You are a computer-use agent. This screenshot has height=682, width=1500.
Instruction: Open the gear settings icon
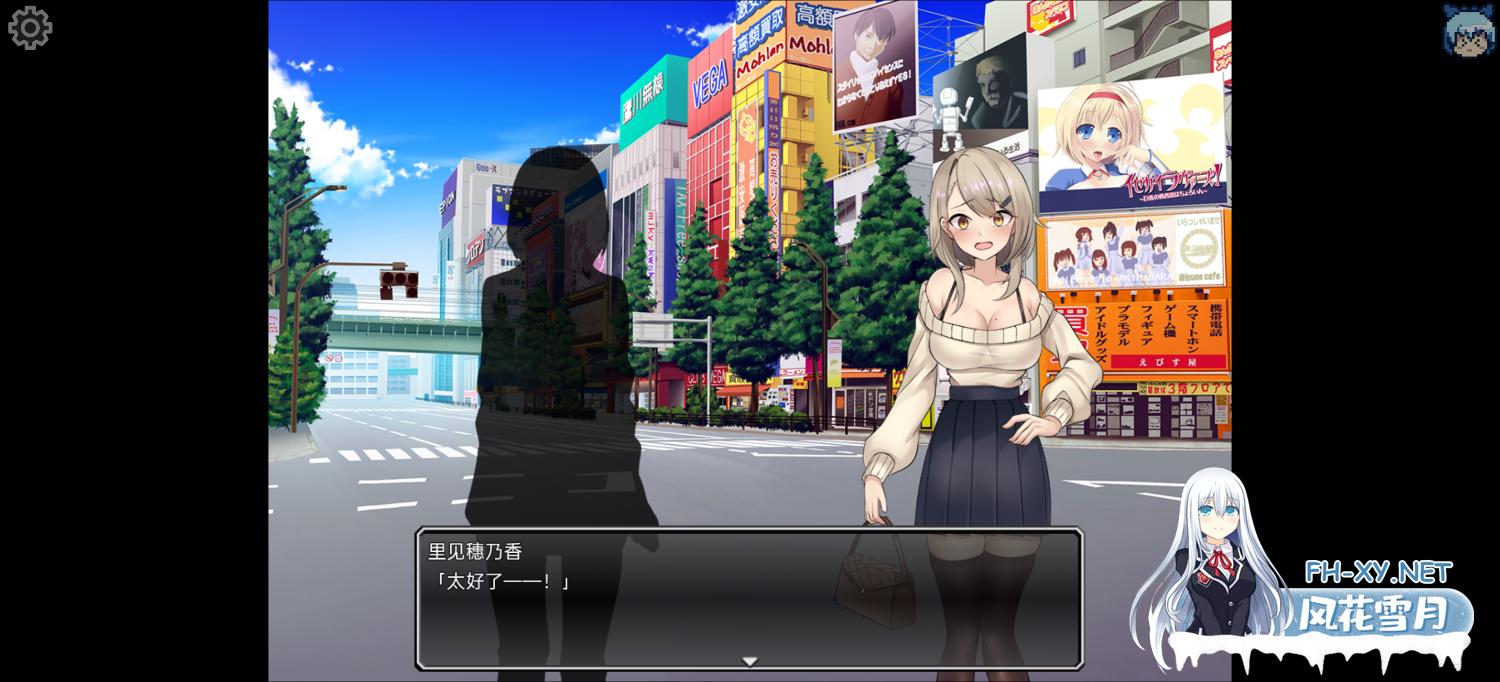30,28
